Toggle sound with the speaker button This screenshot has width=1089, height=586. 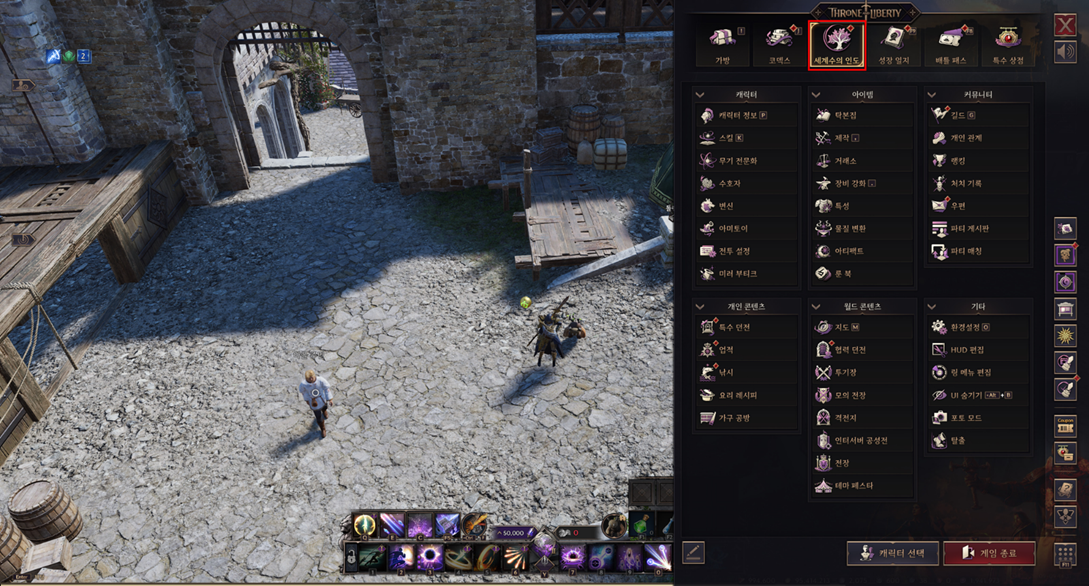click(x=1065, y=52)
